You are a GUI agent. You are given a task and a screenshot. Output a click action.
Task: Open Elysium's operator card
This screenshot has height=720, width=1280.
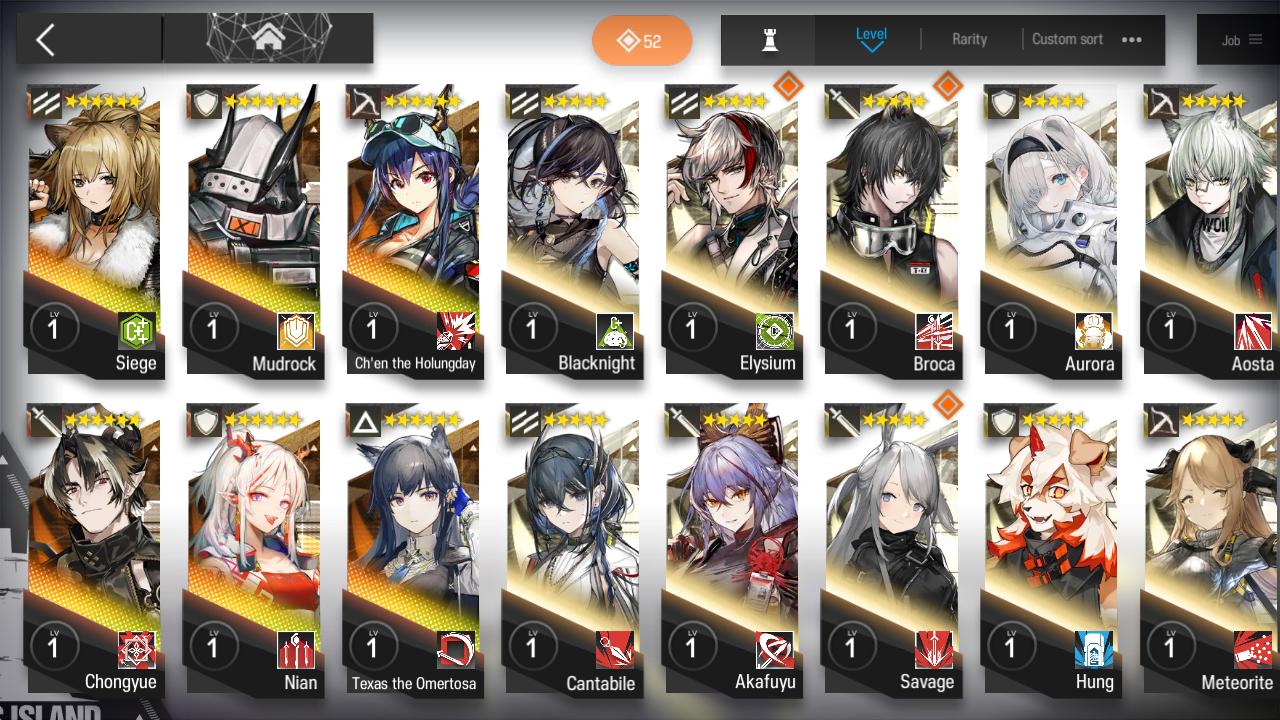733,230
